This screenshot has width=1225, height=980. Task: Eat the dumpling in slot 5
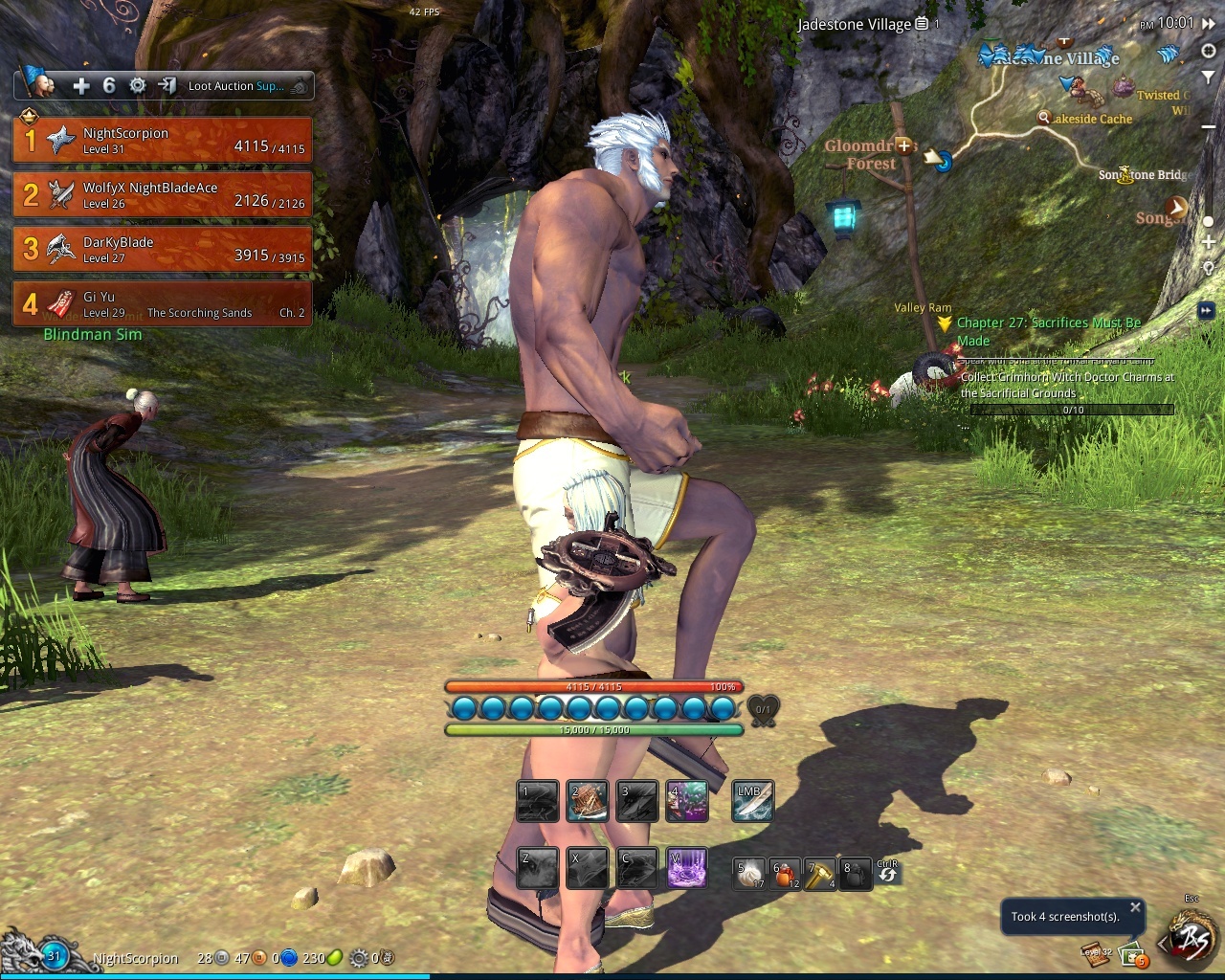[x=749, y=874]
